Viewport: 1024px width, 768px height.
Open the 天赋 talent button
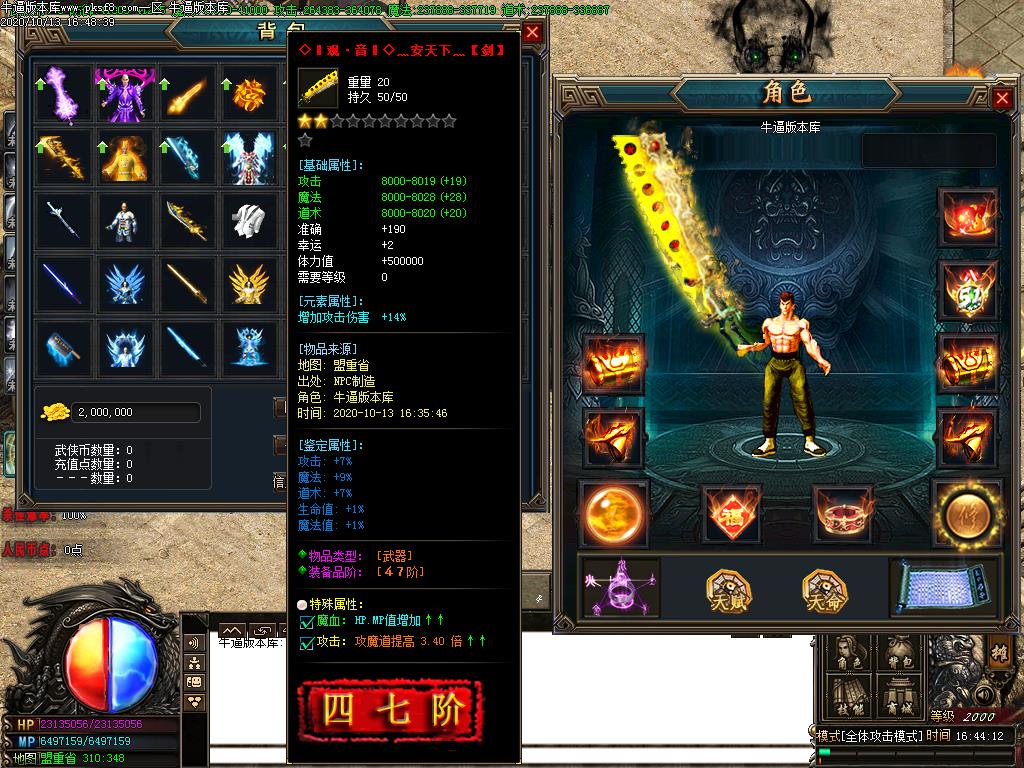729,589
